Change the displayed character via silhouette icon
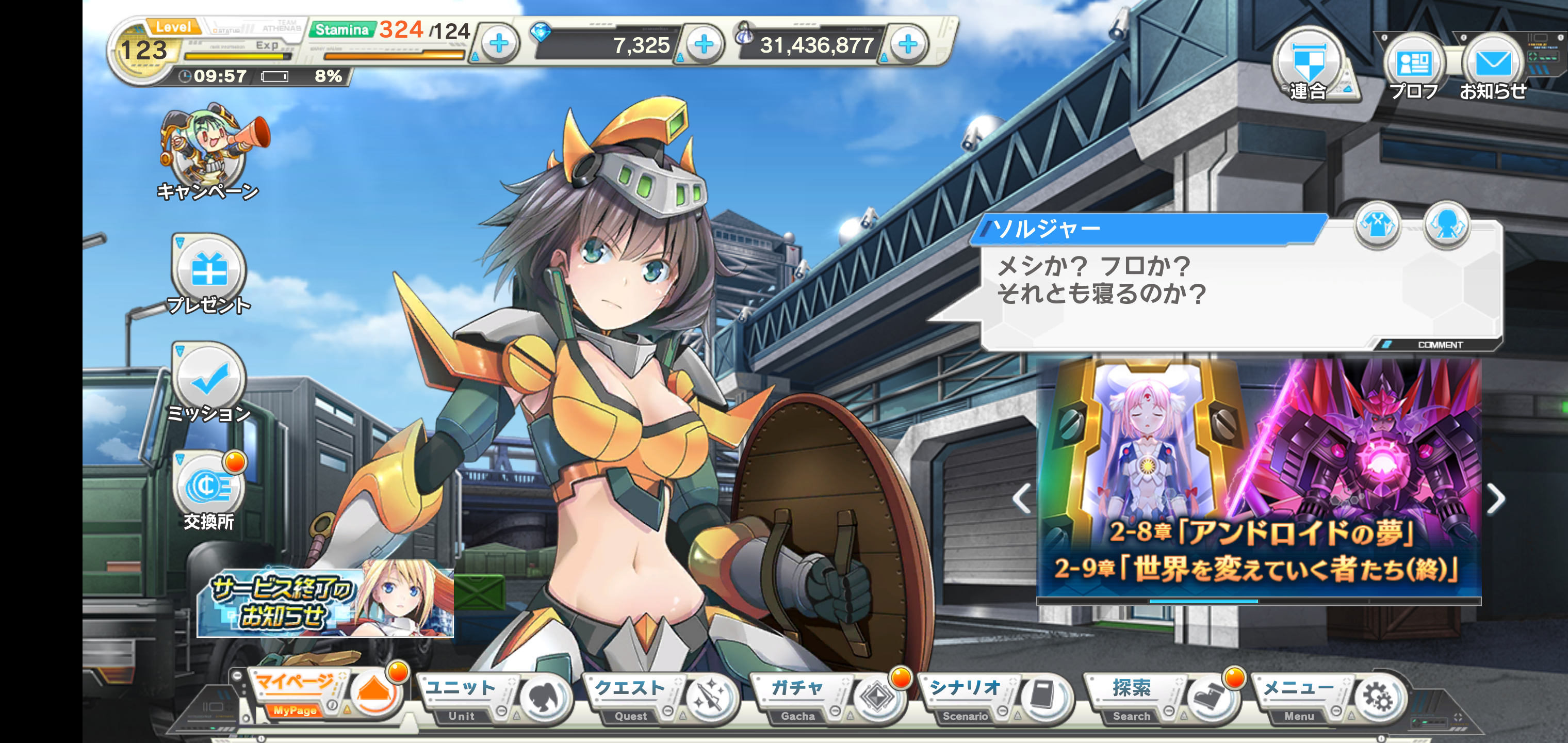 [1447, 226]
